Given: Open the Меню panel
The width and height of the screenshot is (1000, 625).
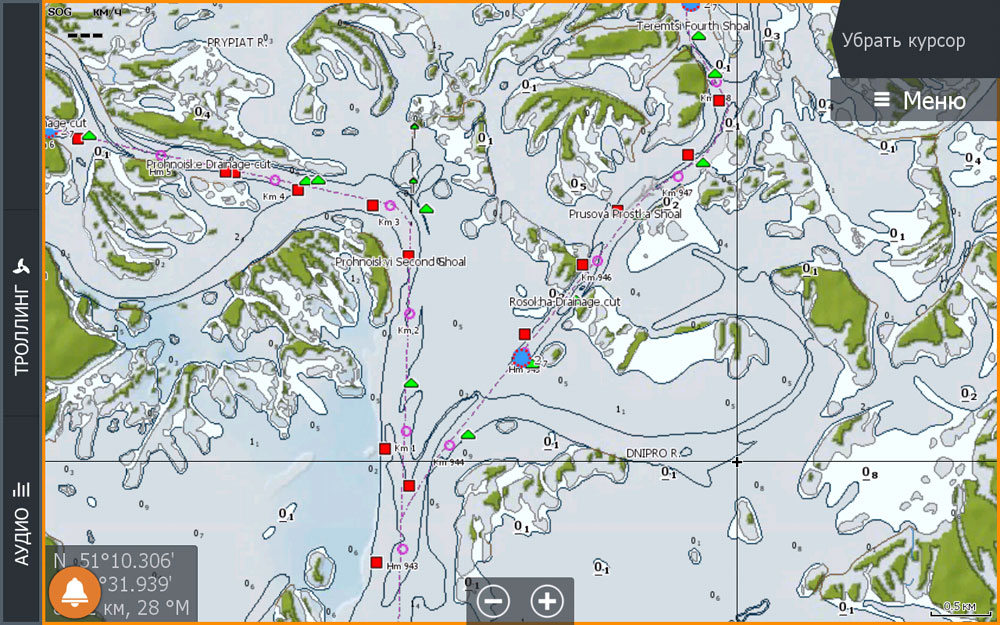Looking at the screenshot, I should [x=918, y=100].
